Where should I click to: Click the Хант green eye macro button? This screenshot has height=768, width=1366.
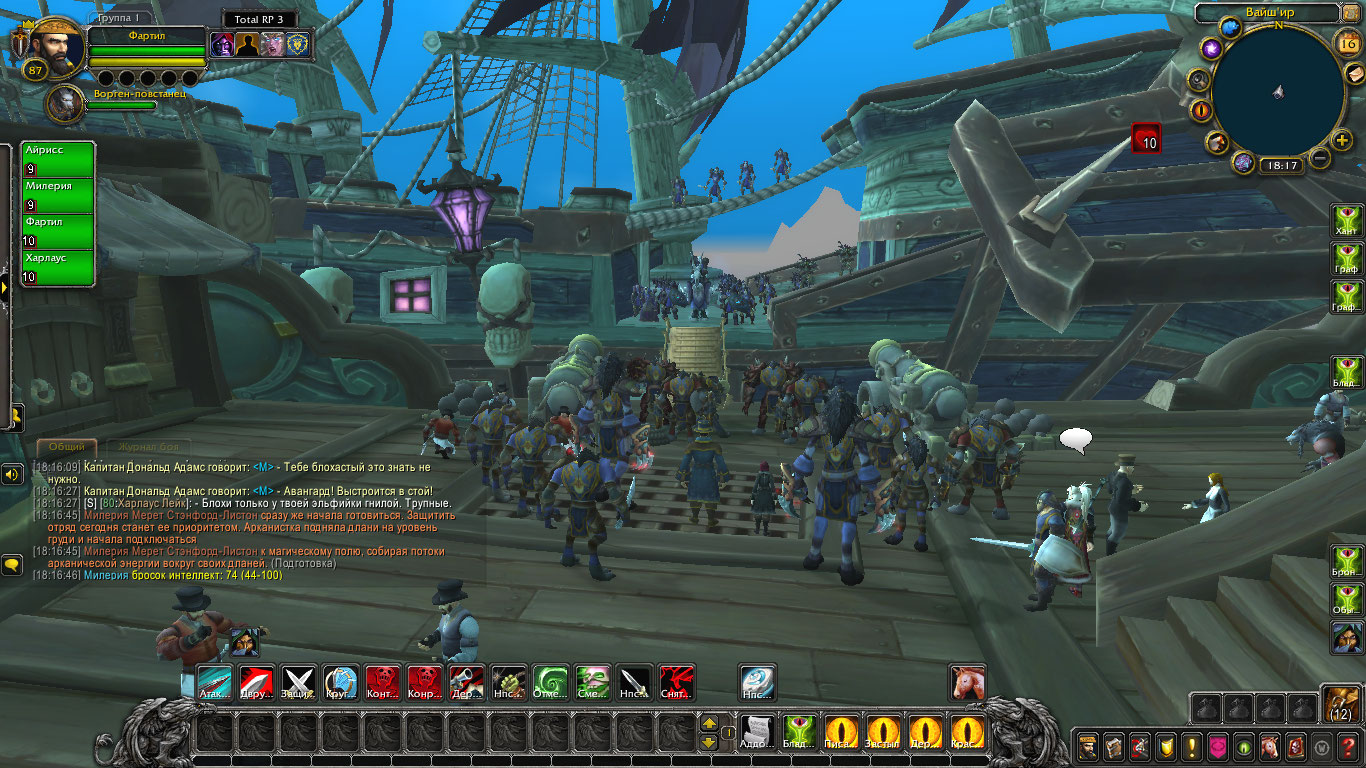pyautogui.click(x=1347, y=220)
